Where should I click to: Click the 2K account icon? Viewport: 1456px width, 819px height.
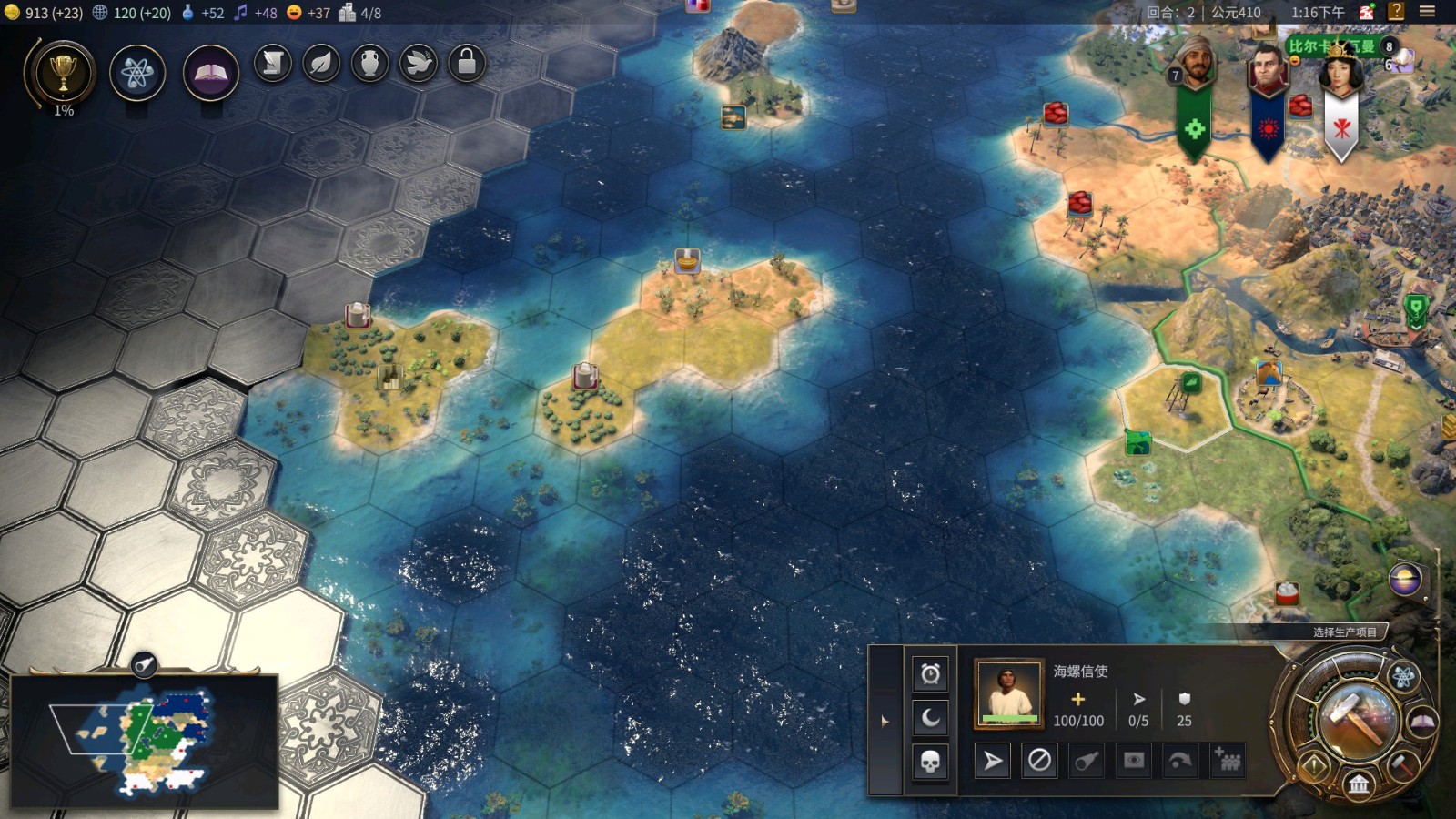(1367, 12)
